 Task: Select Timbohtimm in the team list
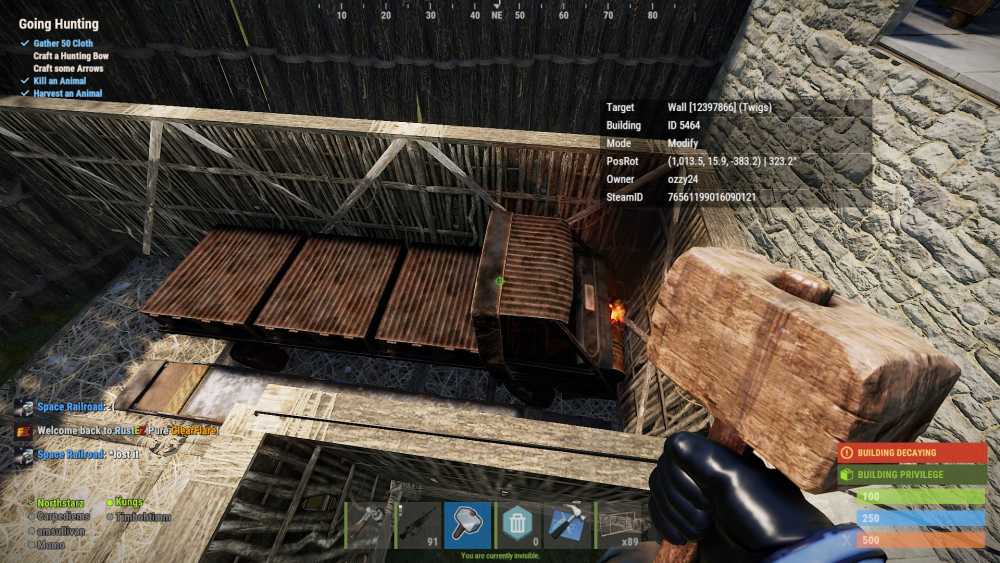click(x=143, y=517)
